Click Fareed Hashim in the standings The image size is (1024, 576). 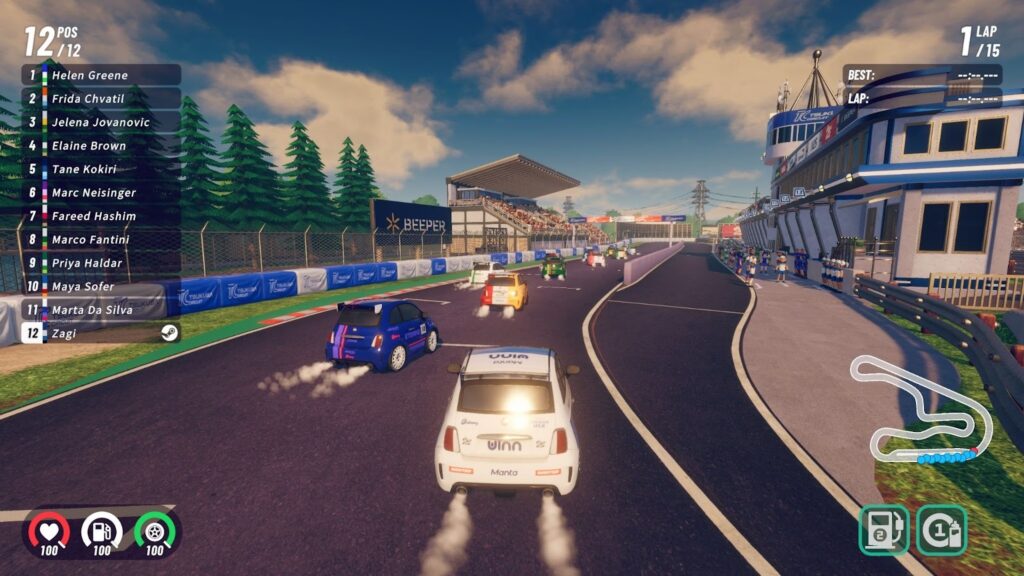[x=101, y=216]
